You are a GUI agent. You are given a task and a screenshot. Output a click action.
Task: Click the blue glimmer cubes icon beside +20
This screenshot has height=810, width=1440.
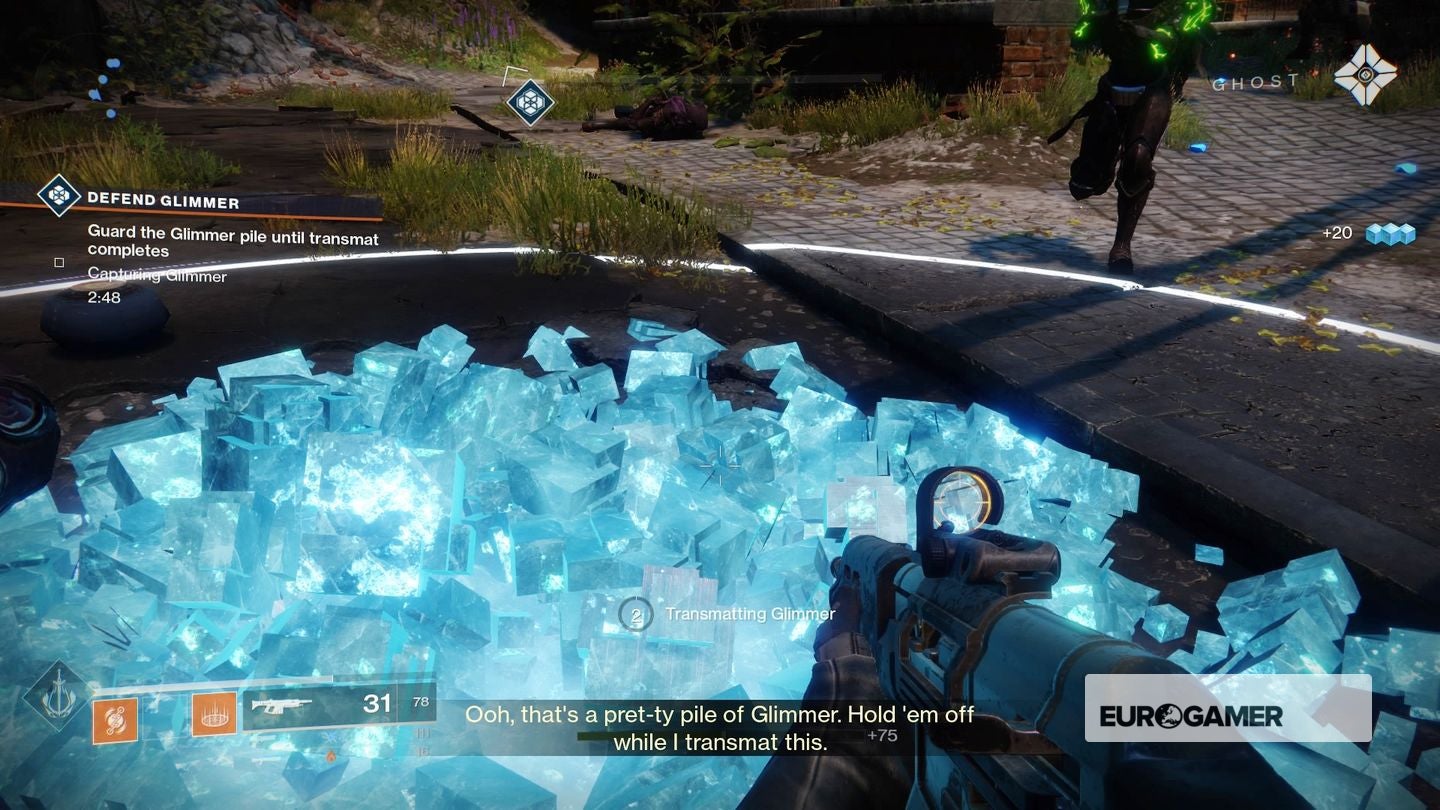click(1393, 232)
